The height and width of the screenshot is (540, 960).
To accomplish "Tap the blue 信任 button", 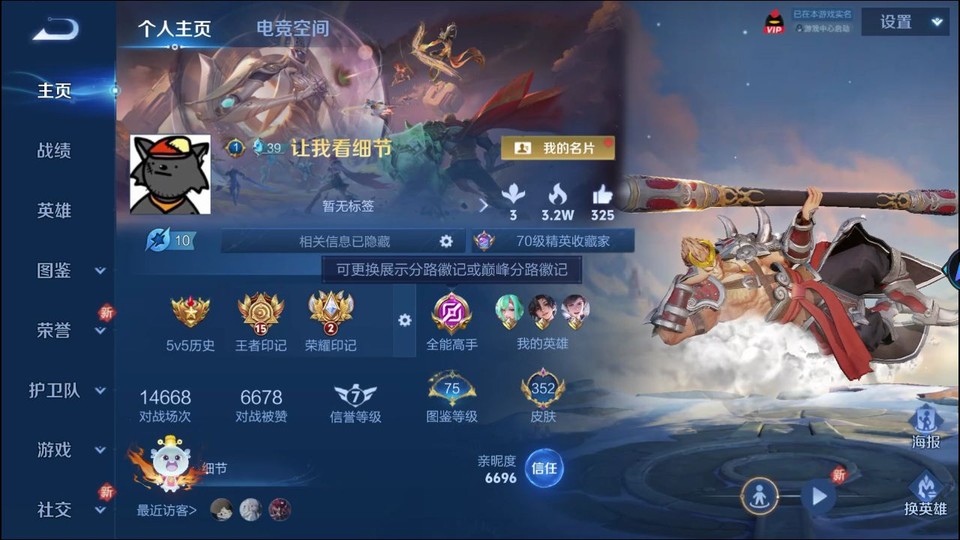I will 544,468.
